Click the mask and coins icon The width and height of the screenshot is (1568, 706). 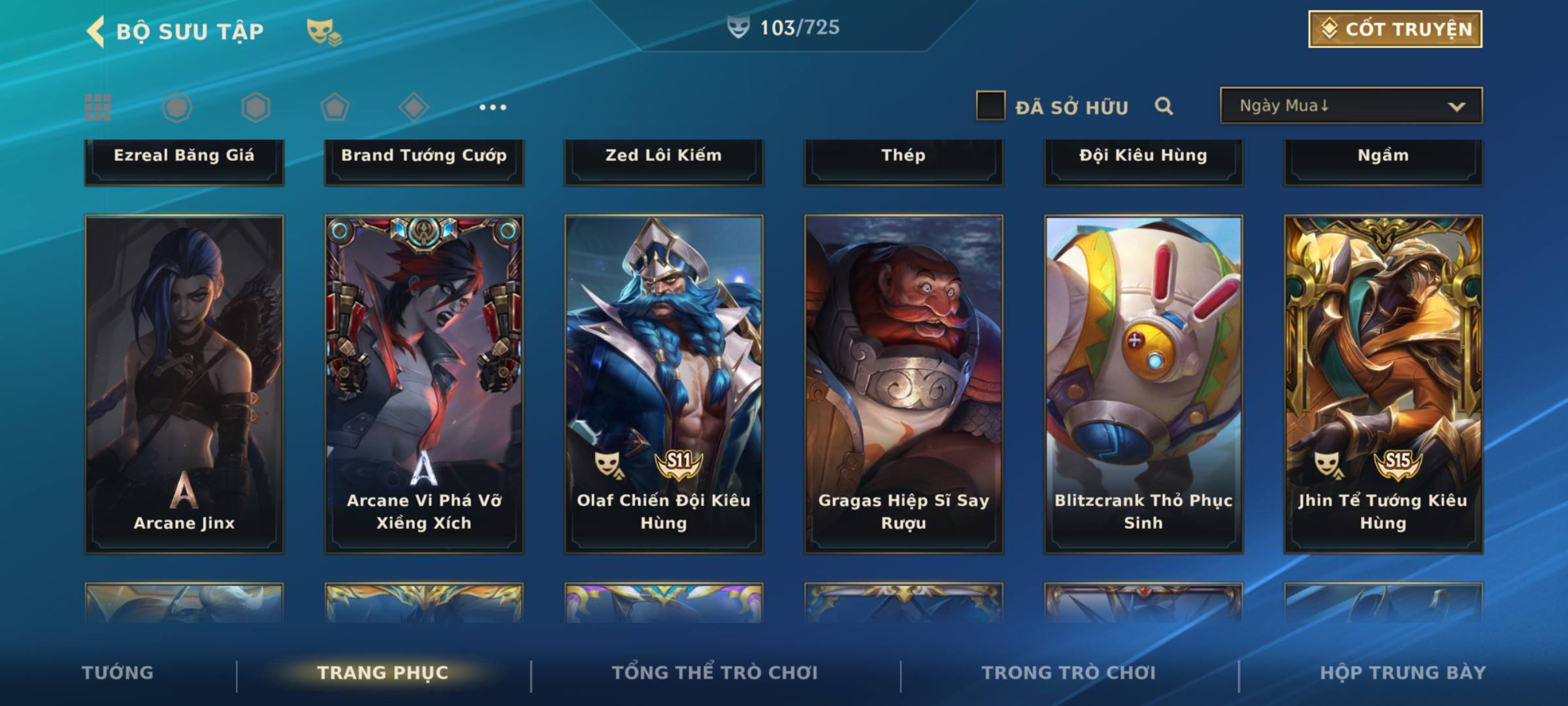coord(323,31)
